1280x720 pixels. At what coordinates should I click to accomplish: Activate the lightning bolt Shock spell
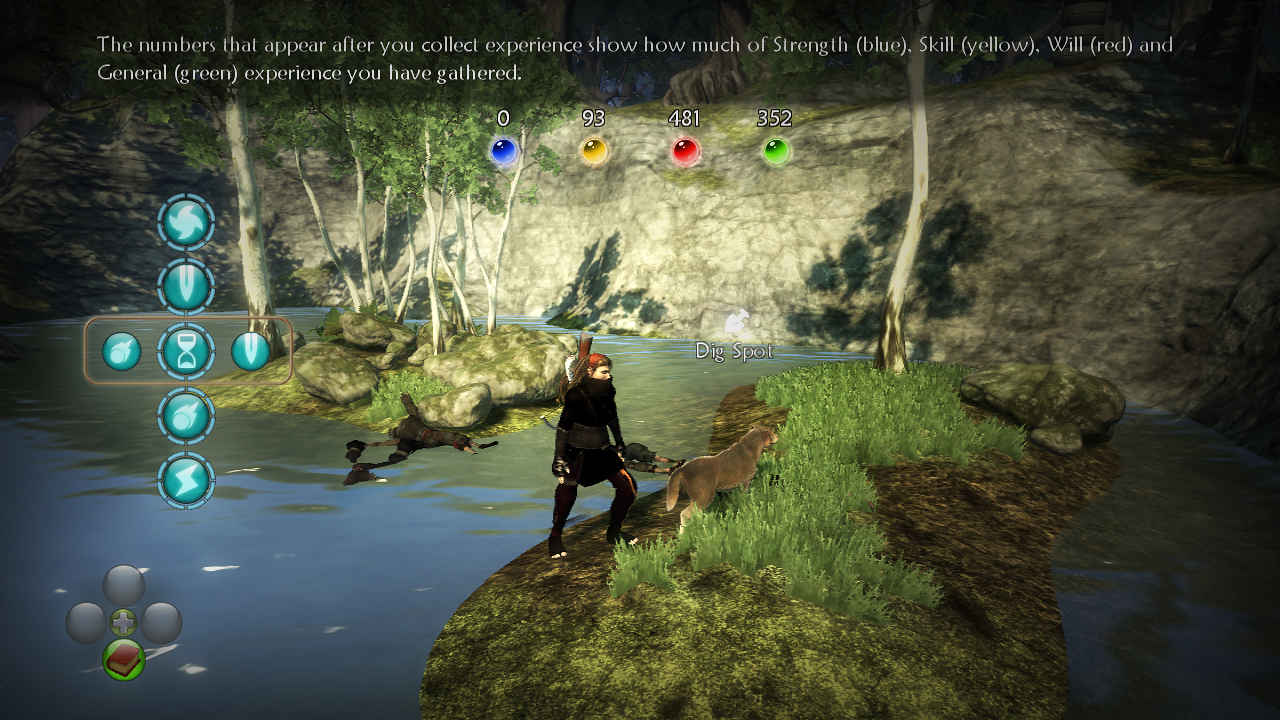(x=186, y=480)
